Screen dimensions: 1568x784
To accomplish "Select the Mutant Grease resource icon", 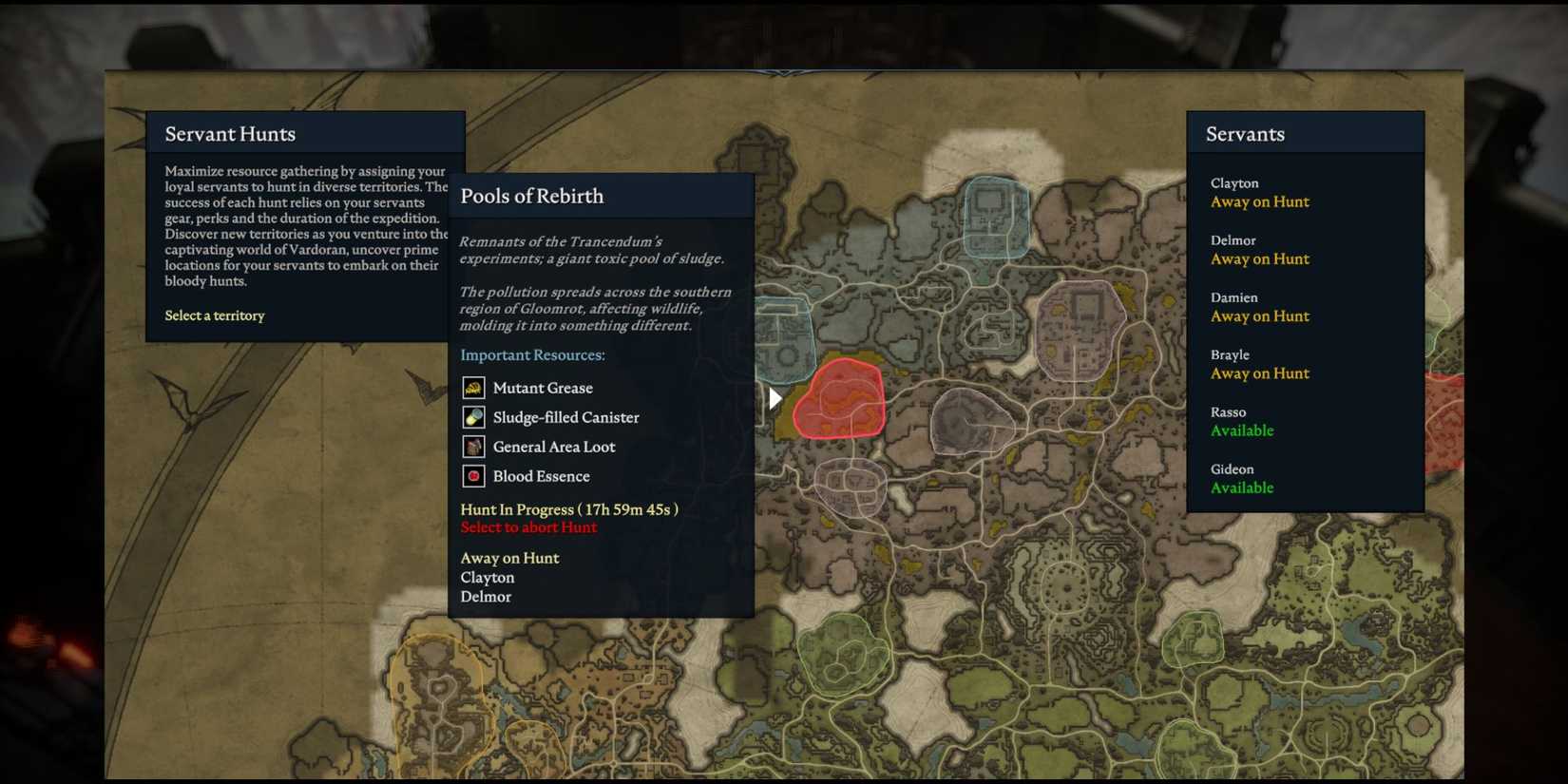I will coord(474,388).
